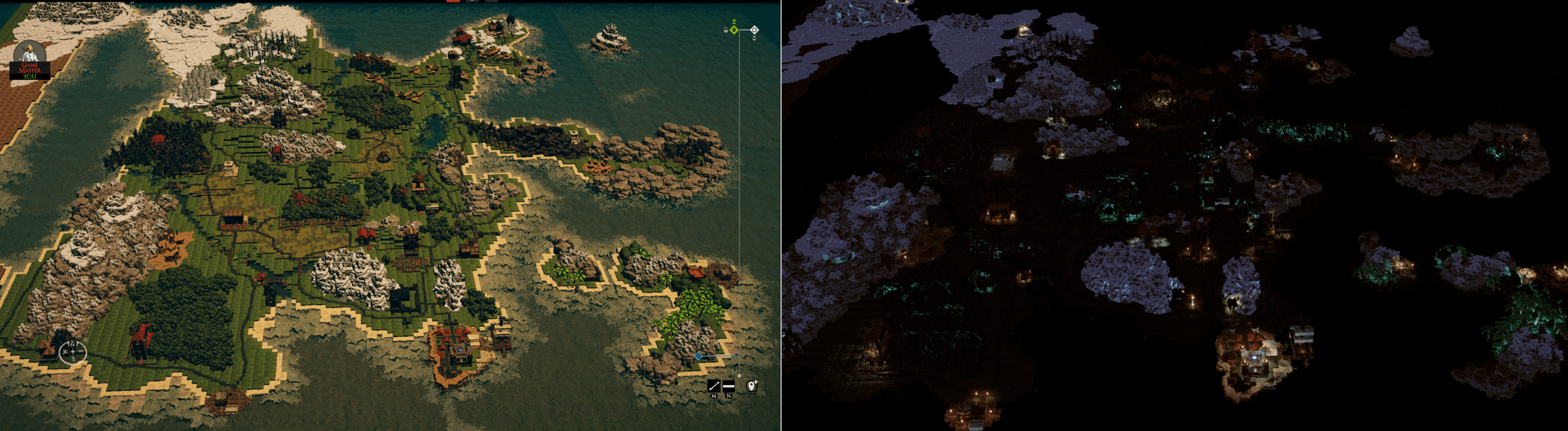Click the white target diamond icon
The height and width of the screenshot is (431, 1568).
[x=755, y=30]
